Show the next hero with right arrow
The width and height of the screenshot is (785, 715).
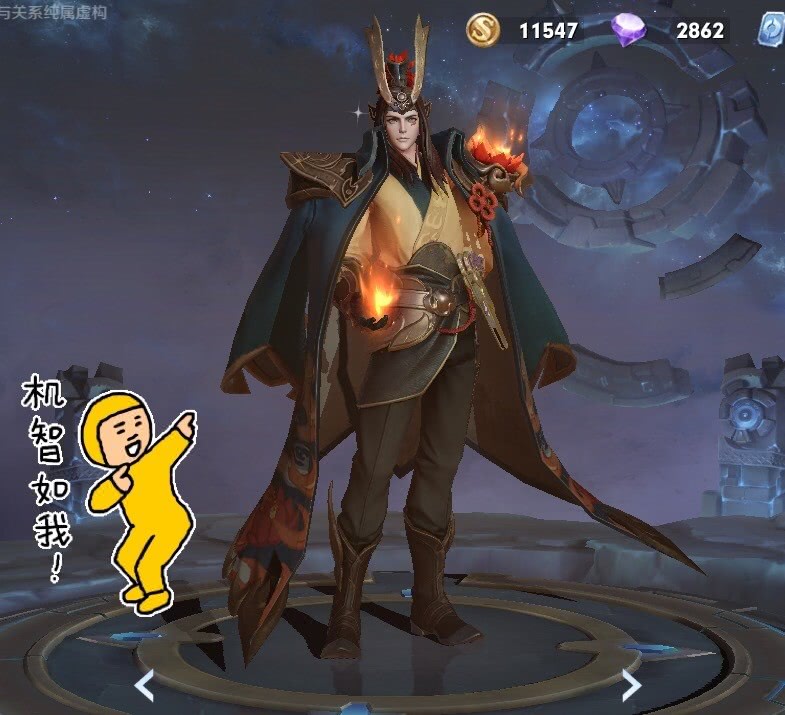(x=631, y=684)
